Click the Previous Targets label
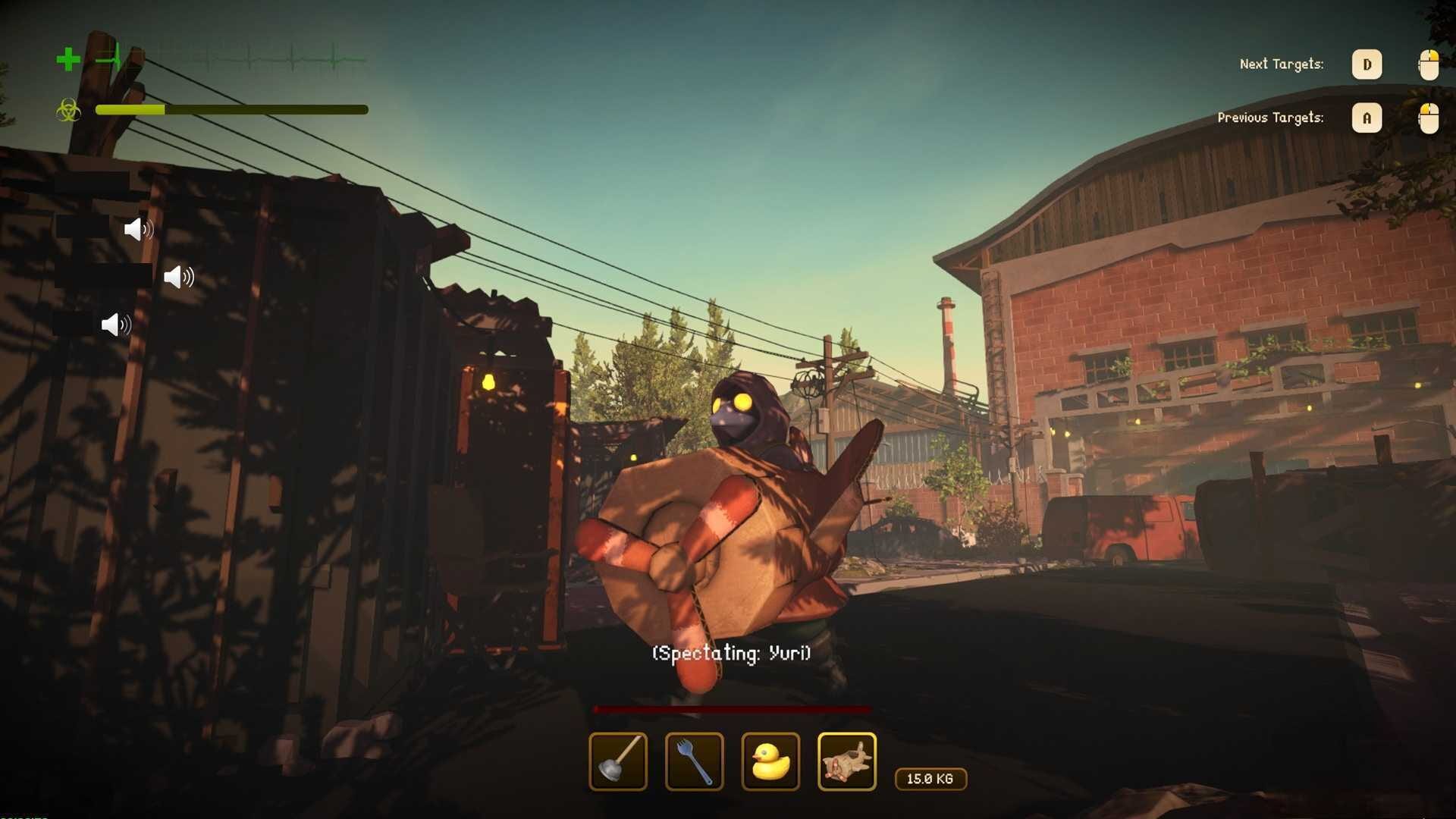Screen dimensions: 1456x819 (x=1271, y=118)
